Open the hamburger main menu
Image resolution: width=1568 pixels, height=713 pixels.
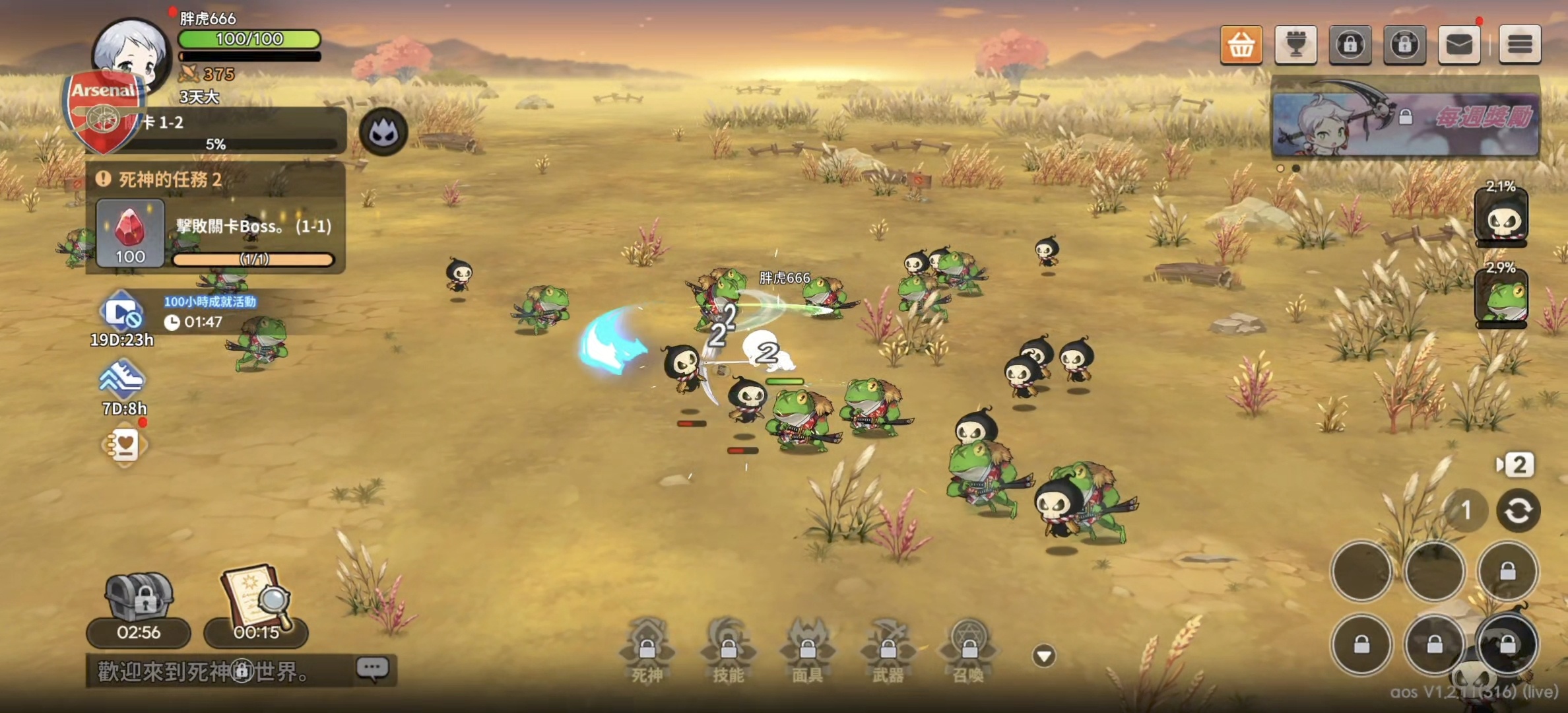pos(1520,45)
